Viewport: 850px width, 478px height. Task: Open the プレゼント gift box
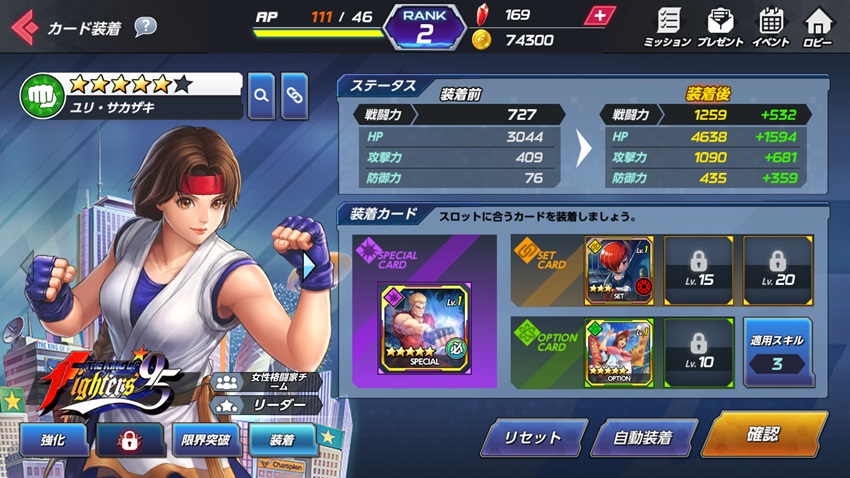click(720, 27)
